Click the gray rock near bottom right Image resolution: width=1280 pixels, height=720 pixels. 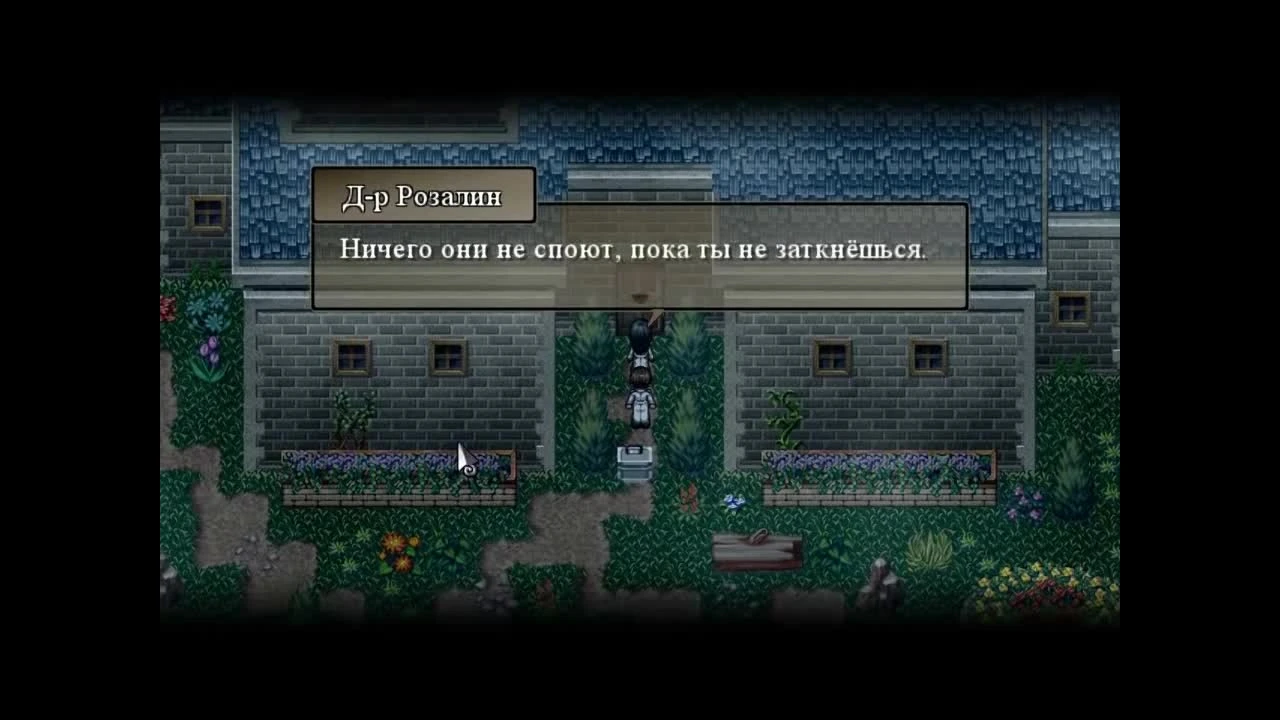click(884, 580)
